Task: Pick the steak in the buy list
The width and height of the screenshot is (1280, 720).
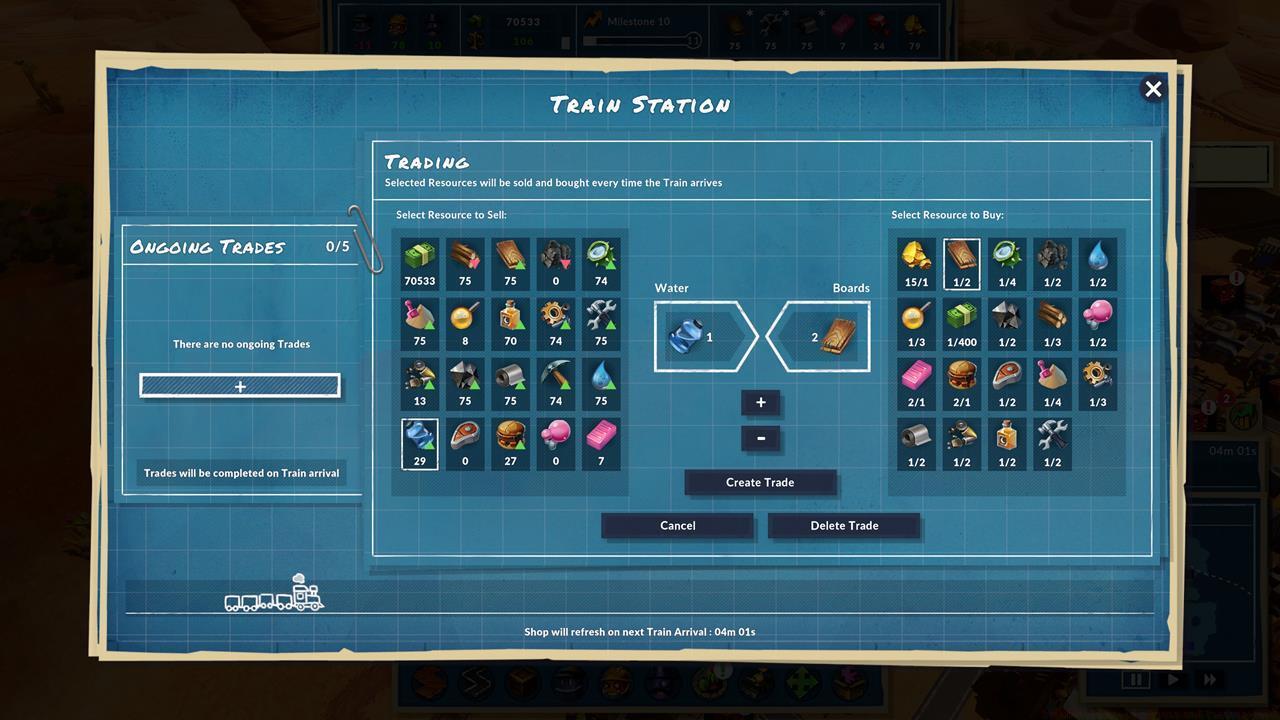Action: click(1006, 382)
